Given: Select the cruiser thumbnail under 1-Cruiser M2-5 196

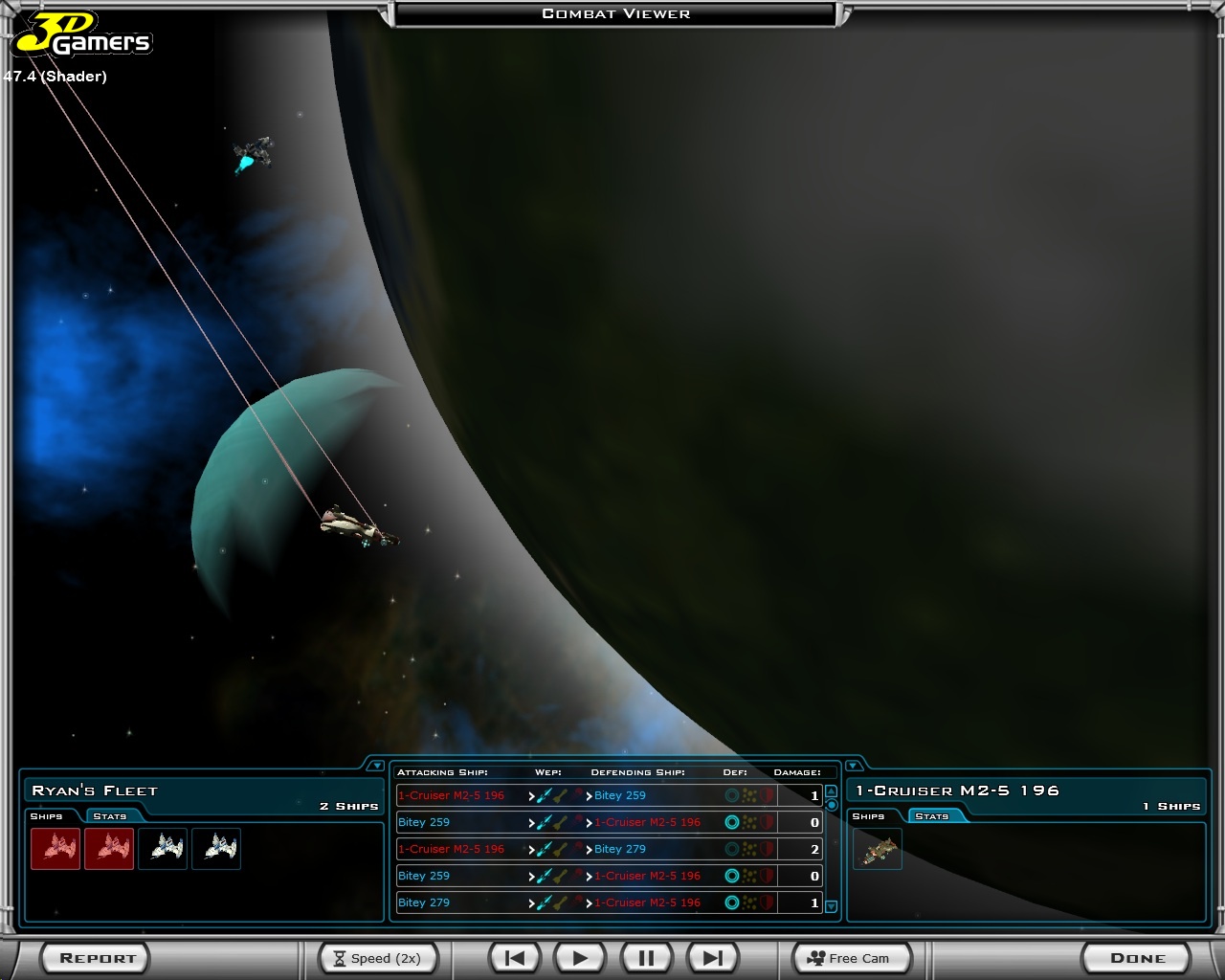Looking at the screenshot, I should coord(878,849).
